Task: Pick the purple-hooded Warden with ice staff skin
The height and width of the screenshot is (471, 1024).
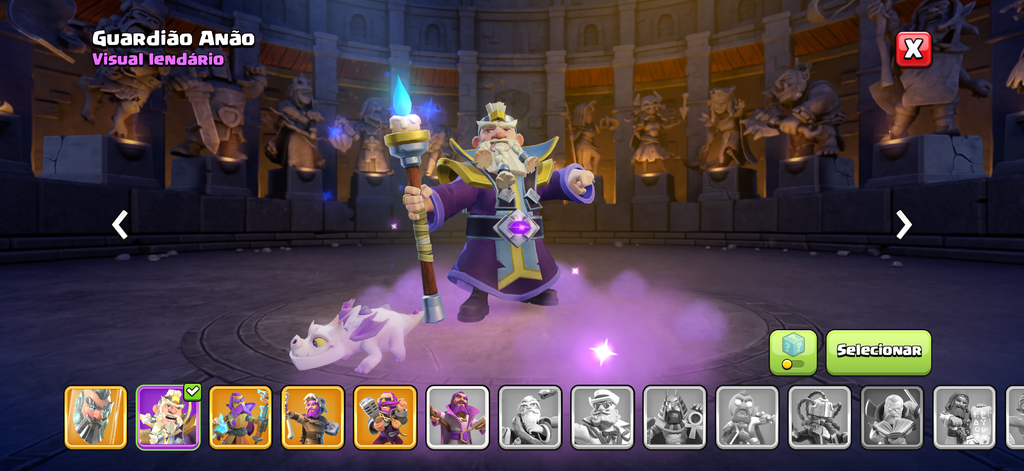Action: pos(240,417)
